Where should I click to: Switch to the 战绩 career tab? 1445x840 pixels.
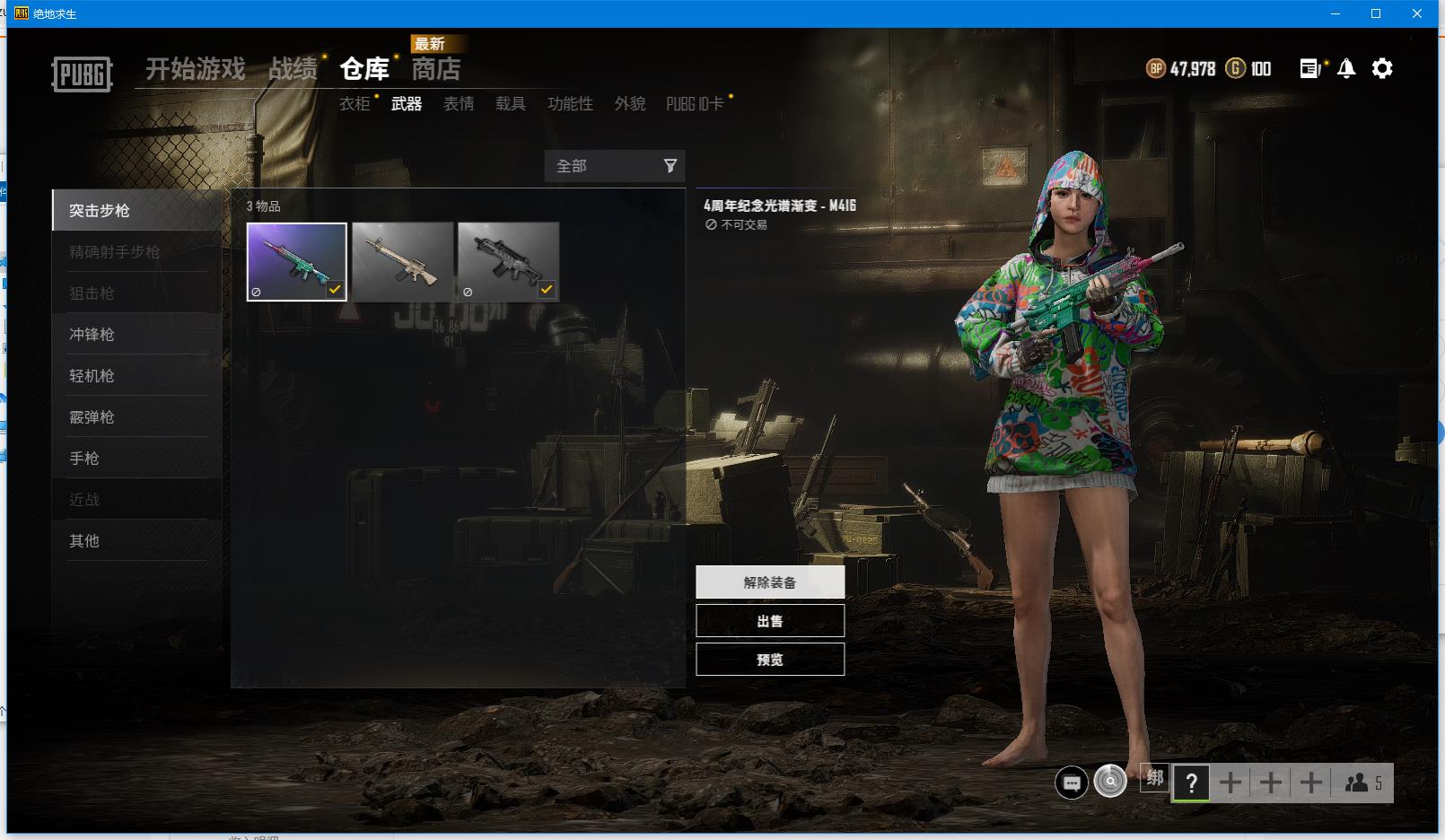pos(293,69)
